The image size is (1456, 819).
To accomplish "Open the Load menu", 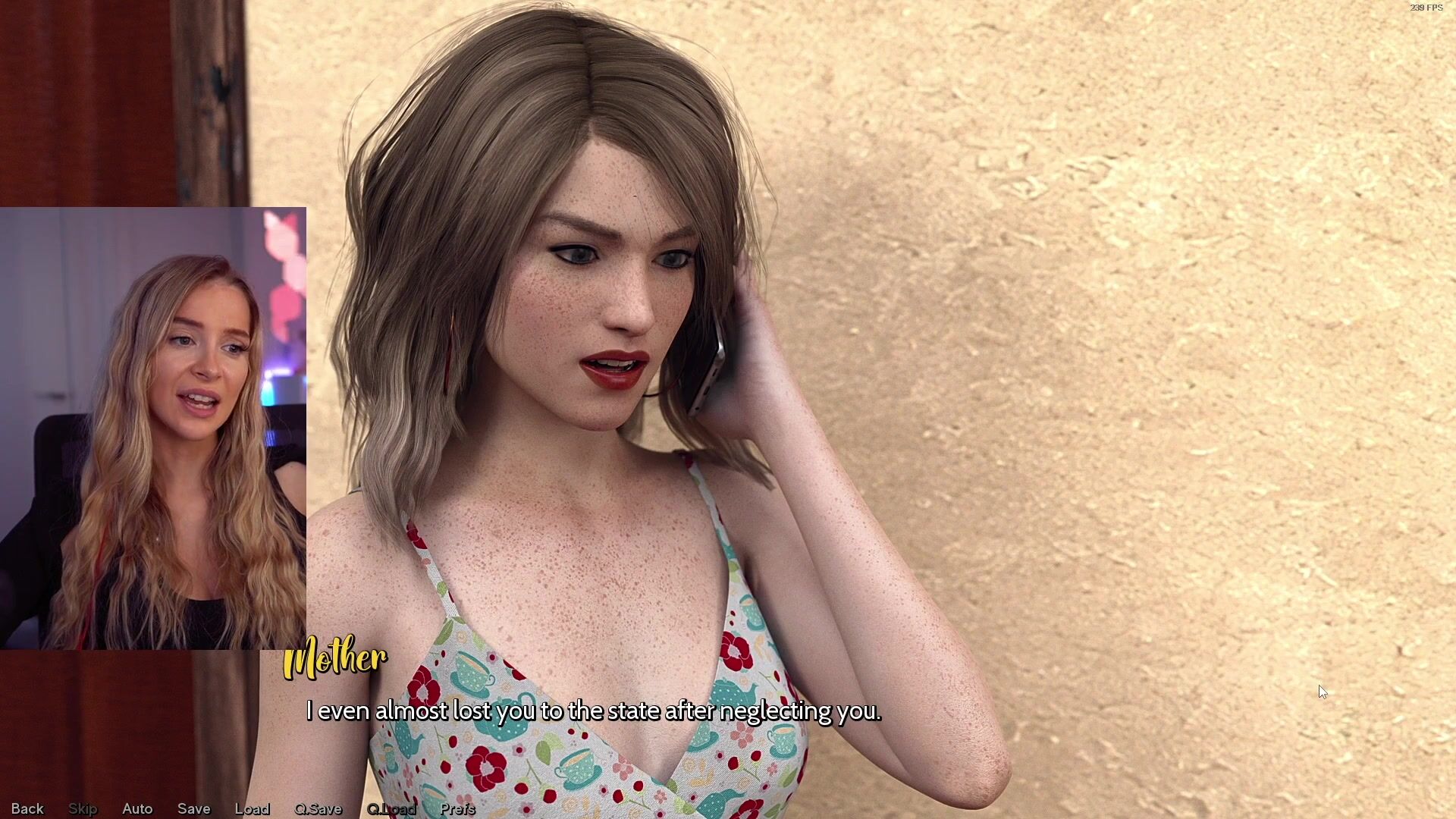I will (x=252, y=808).
